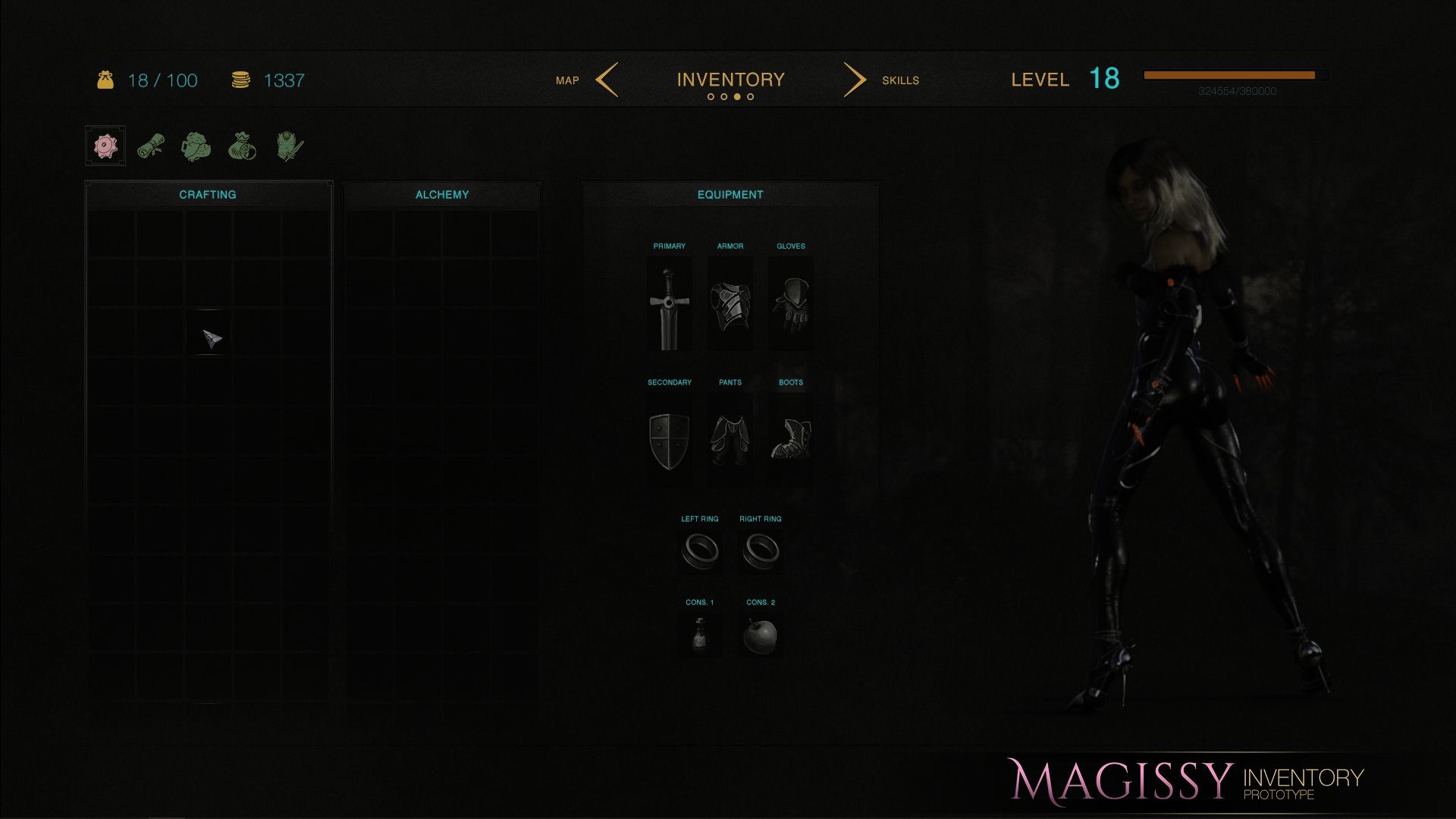Toggle the Right Ring slot
Image resolution: width=1456 pixels, height=819 pixels.
[x=761, y=551]
